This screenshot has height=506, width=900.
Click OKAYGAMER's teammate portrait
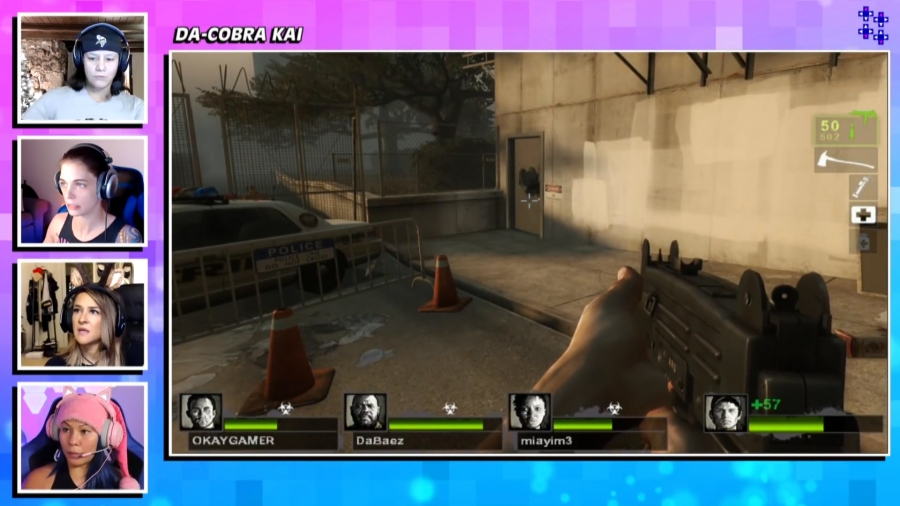201,412
